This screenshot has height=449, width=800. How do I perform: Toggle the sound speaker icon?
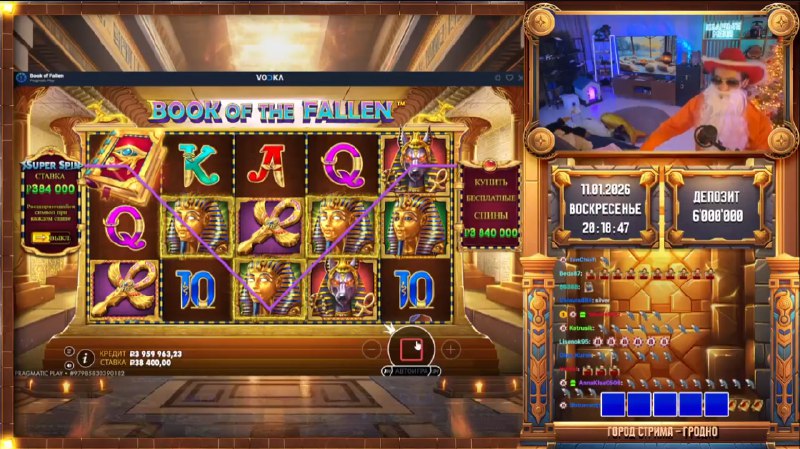(70, 363)
